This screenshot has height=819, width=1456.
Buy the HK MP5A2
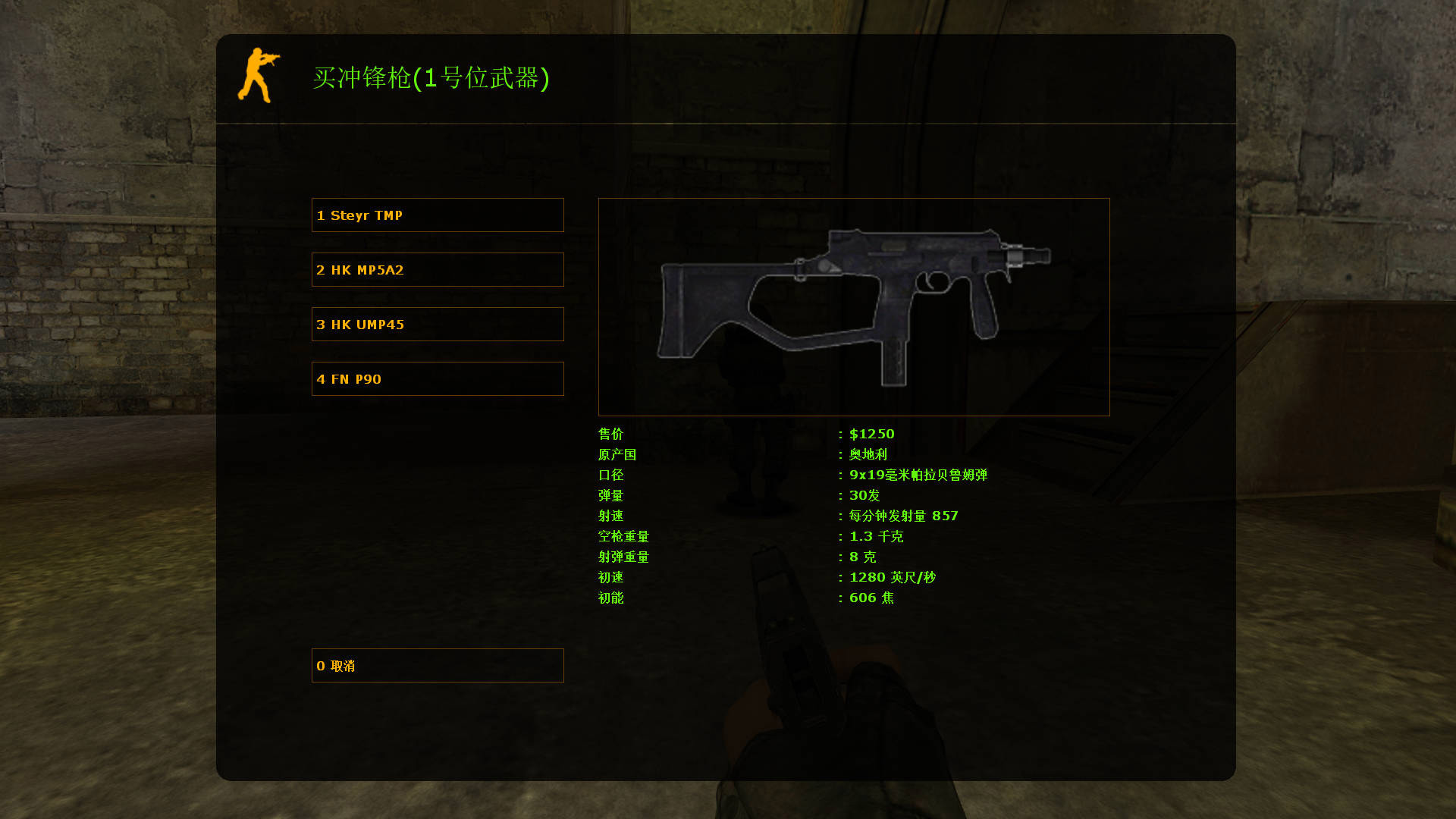pos(437,269)
